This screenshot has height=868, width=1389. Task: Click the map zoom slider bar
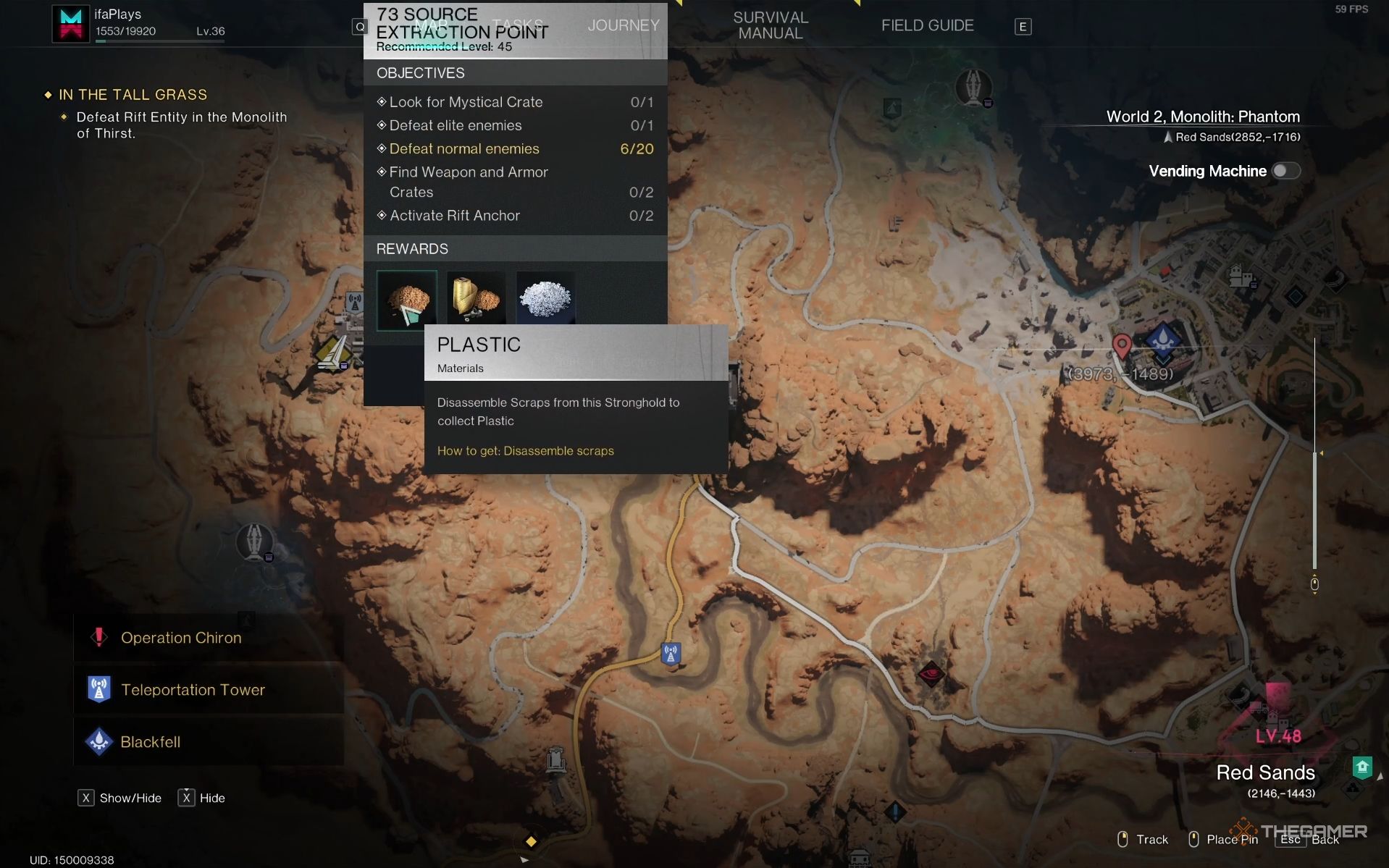(x=1314, y=463)
